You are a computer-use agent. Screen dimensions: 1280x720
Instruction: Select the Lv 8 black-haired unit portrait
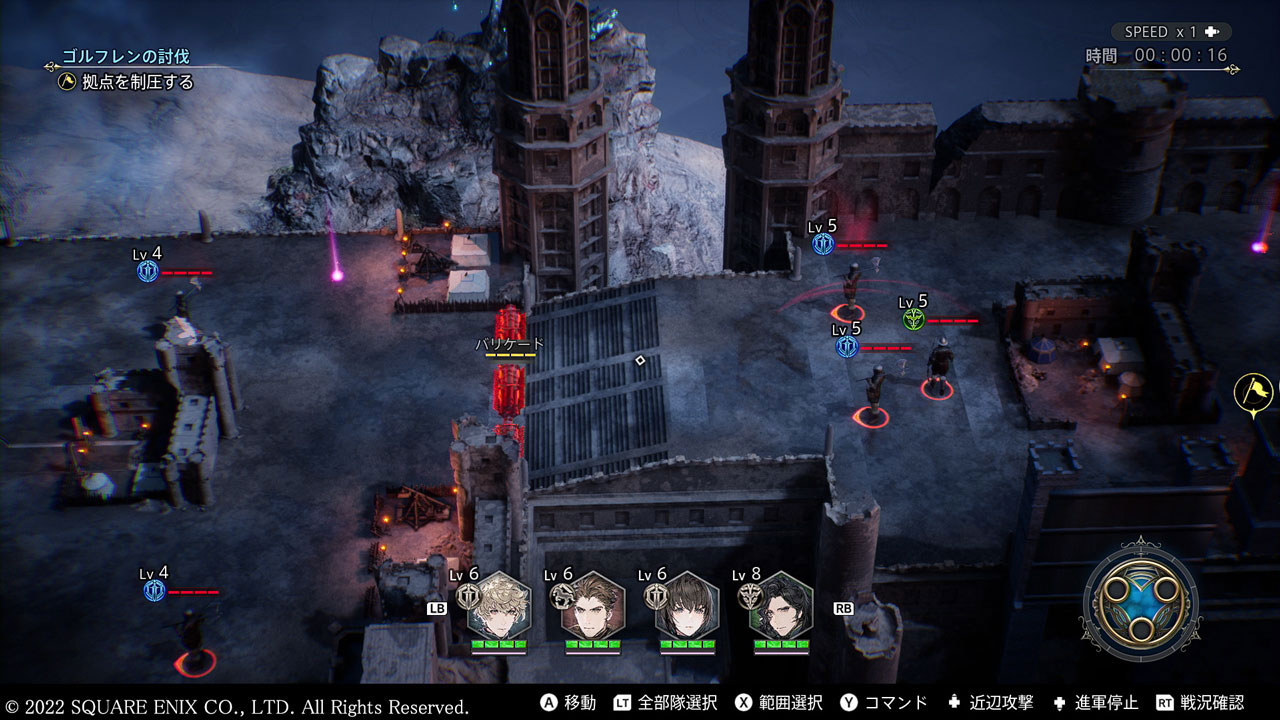[781, 605]
